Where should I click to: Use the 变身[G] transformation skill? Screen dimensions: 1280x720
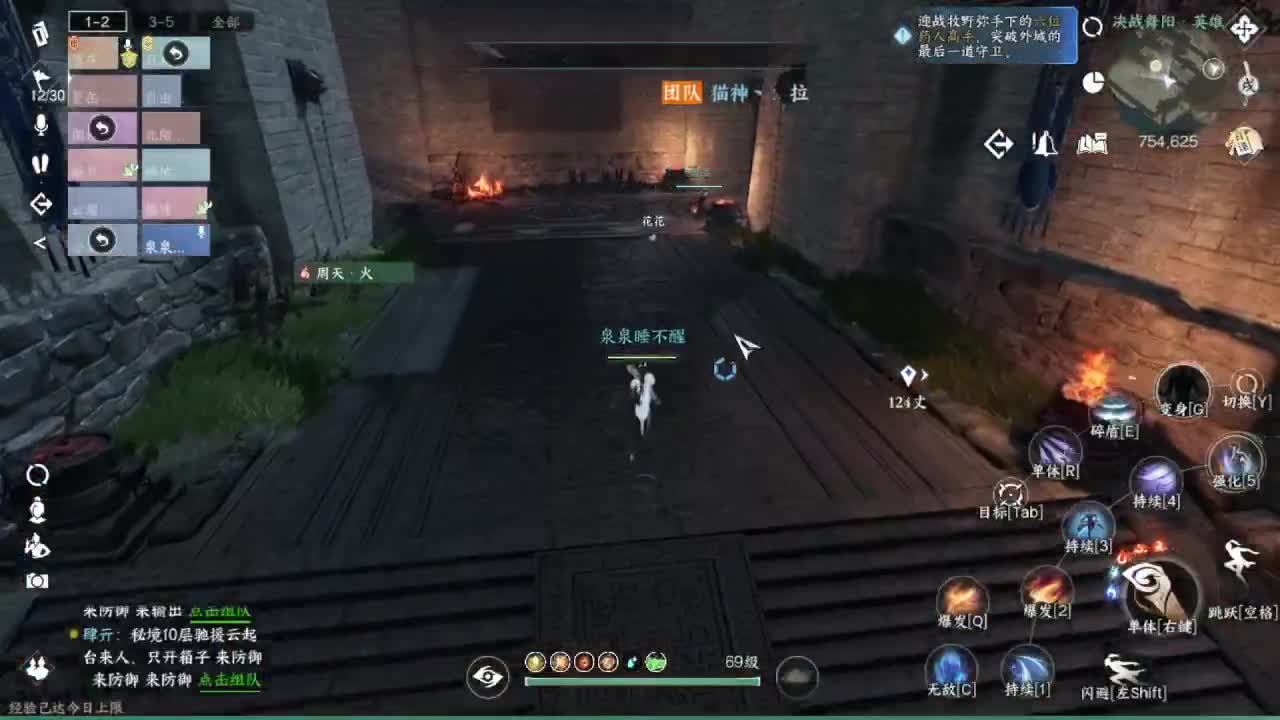1182,391
